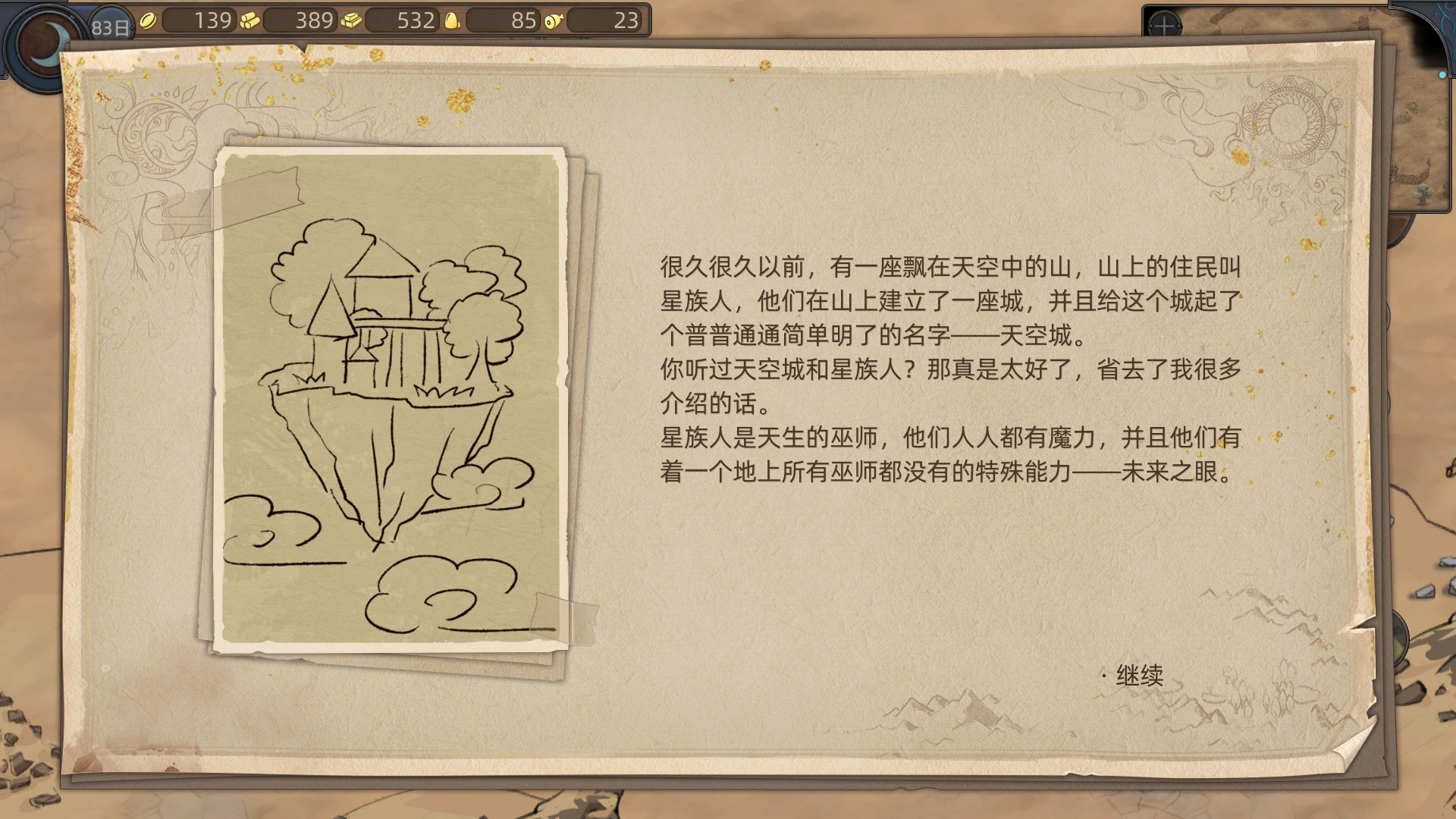Click the coin resource icon
1456x819 pixels.
pos(149,20)
